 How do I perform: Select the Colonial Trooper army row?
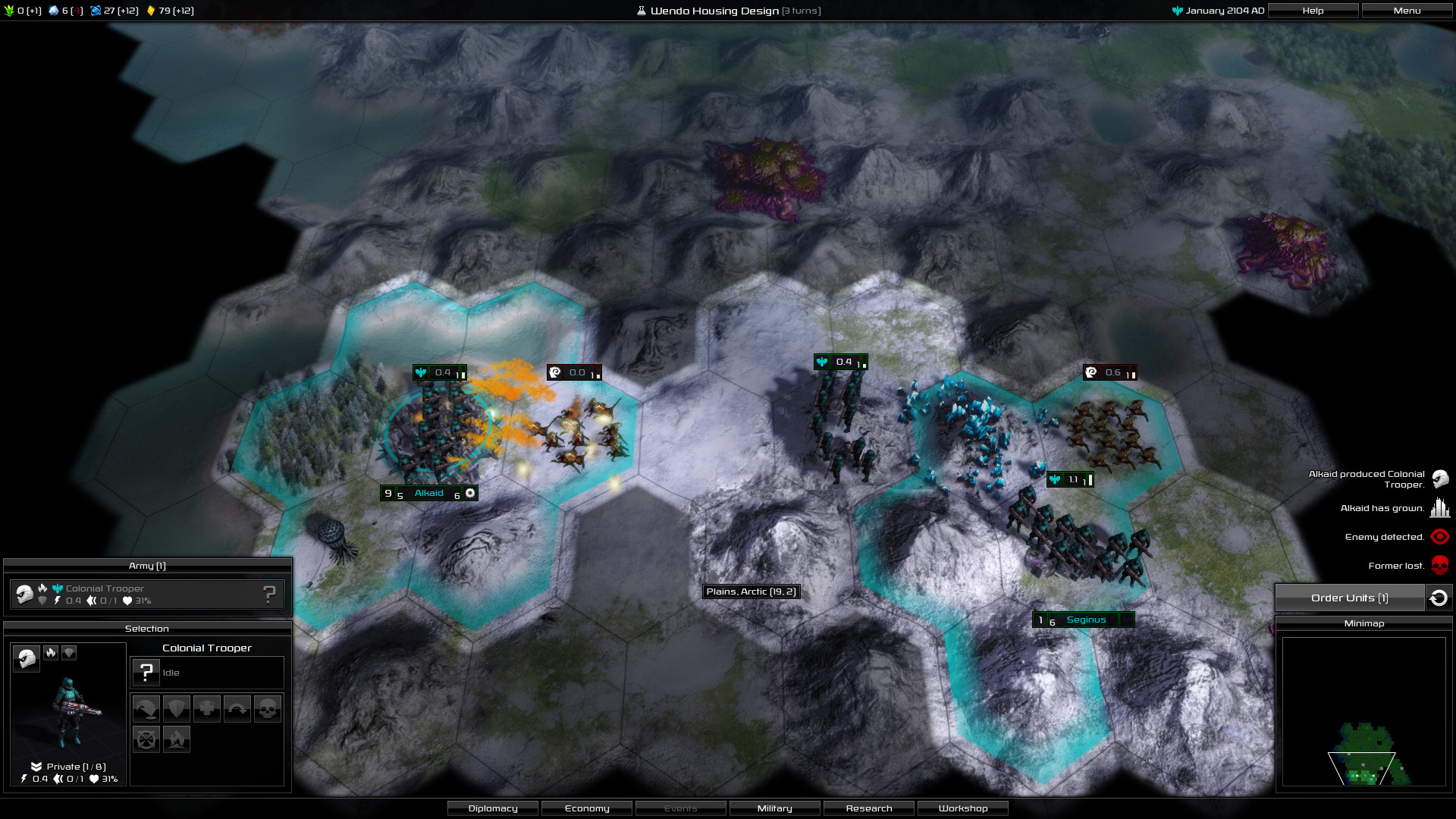coord(147,595)
